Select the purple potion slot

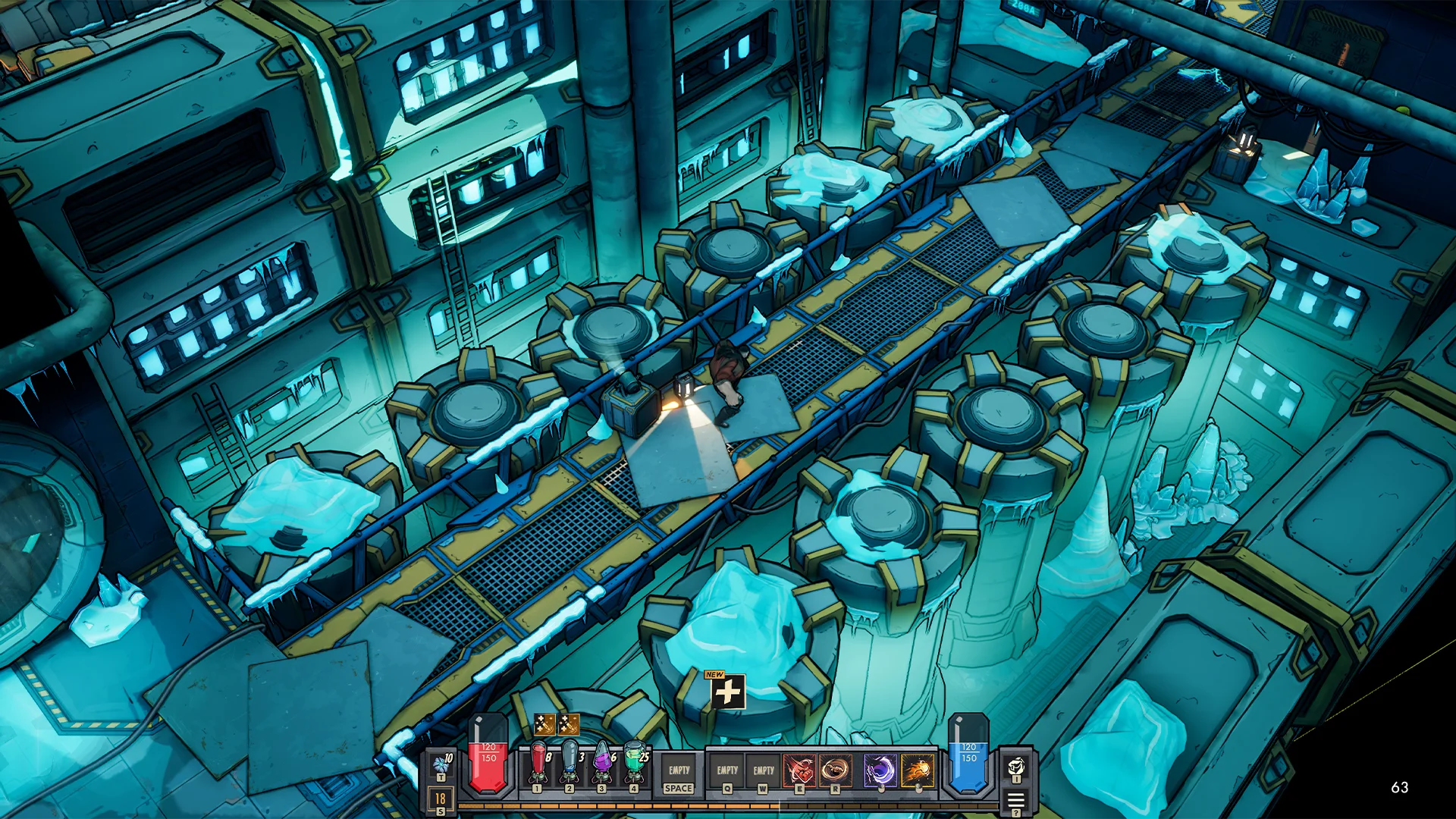tap(601, 766)
